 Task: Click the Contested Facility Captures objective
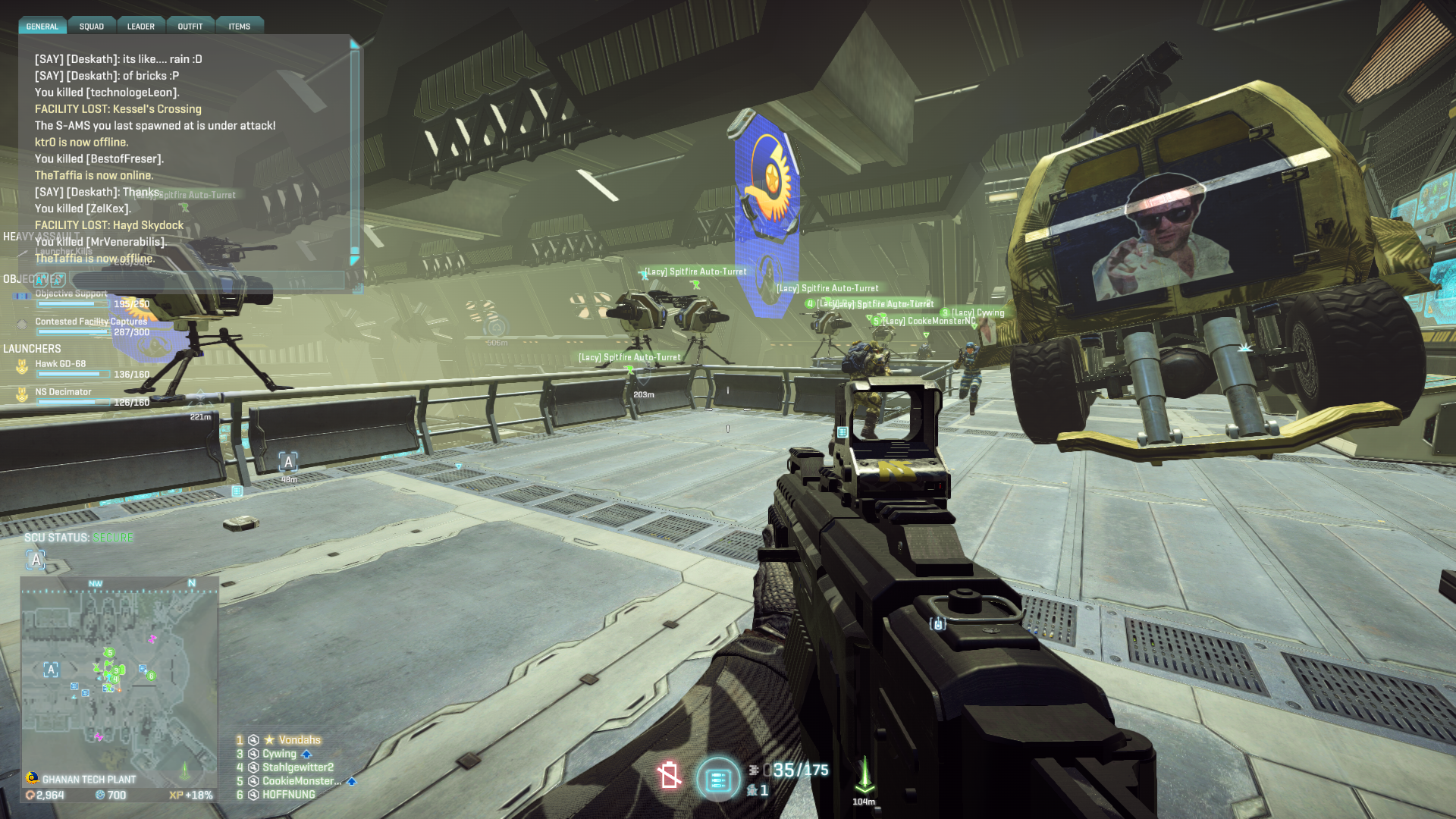tap(91, 322)
